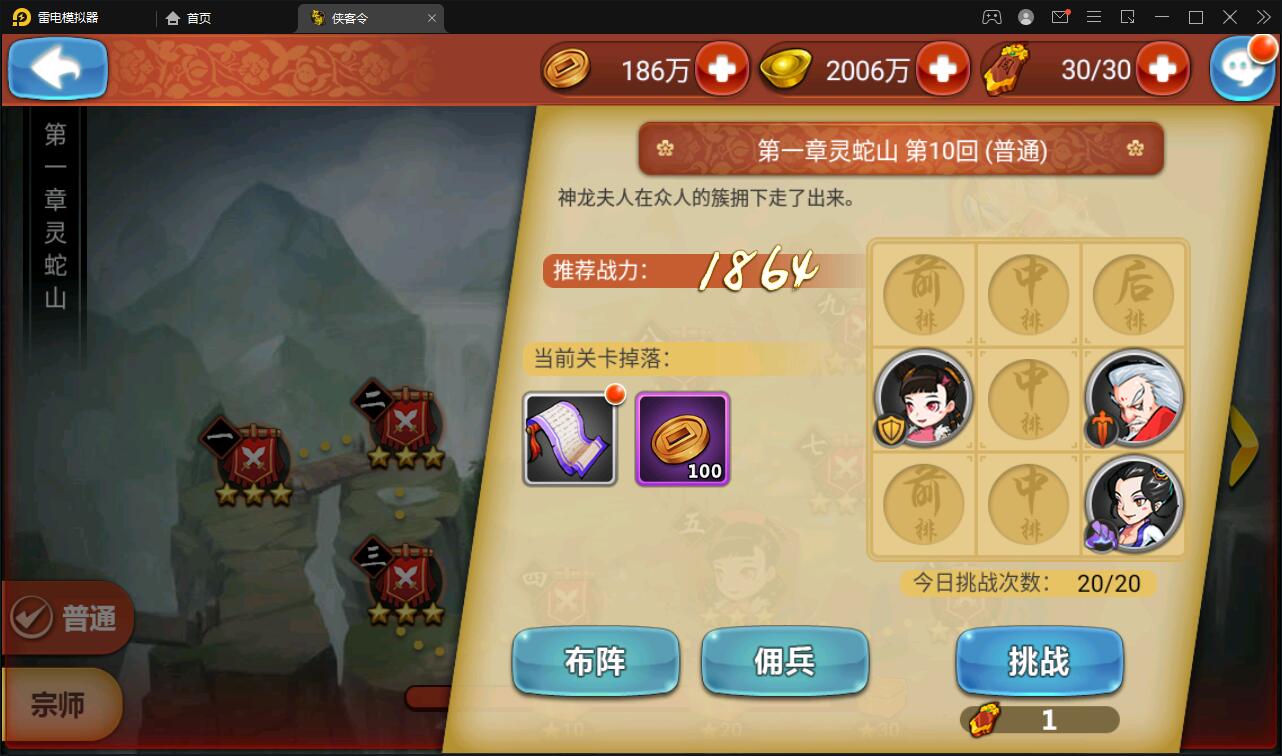Click the 100 copper coin drop item
Image resolution: width=1282 pixels, height=756 pixels.
click(682, 438)
